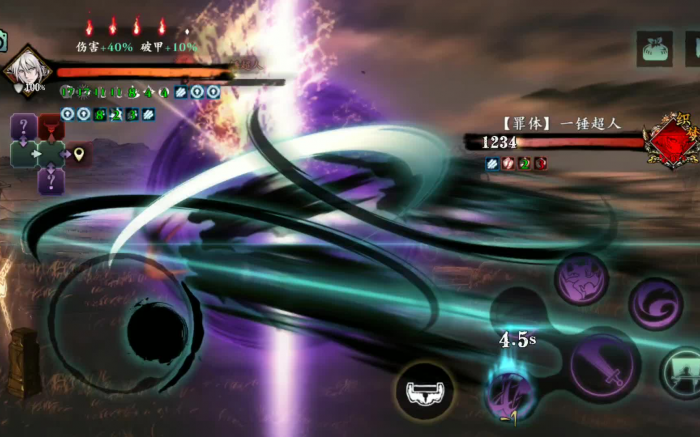700x437 pixels.
Task: Tap the red diamond boss emblem
Action: [x=670, y=142]
